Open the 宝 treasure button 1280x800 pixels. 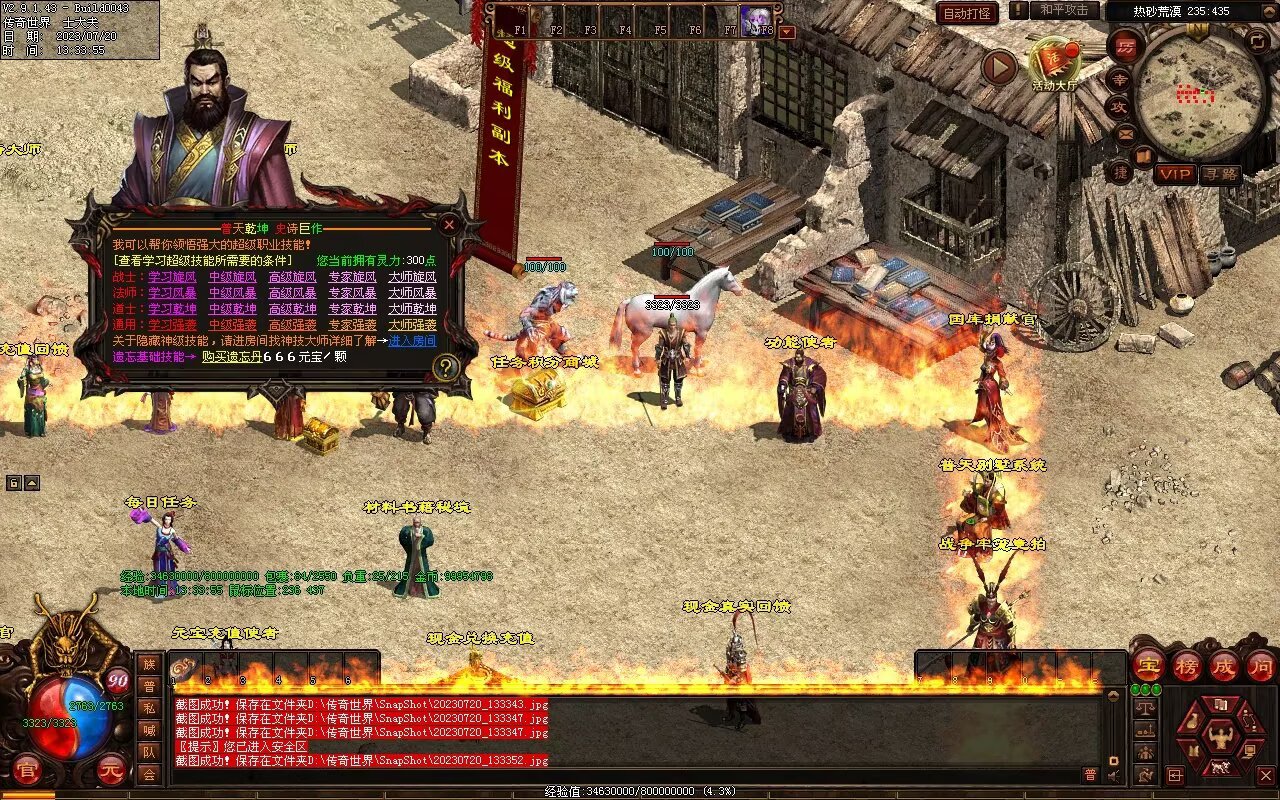point(1149,666)
